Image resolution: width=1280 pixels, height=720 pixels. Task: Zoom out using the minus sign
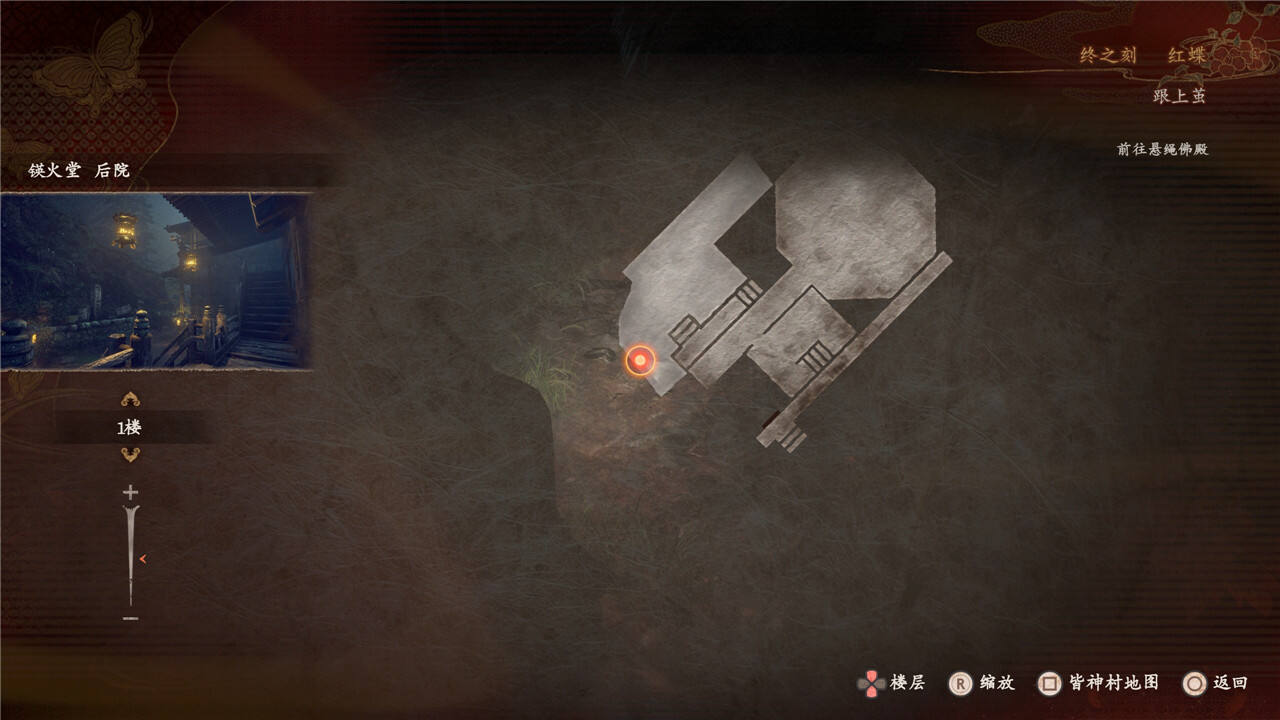pos(130,619)
